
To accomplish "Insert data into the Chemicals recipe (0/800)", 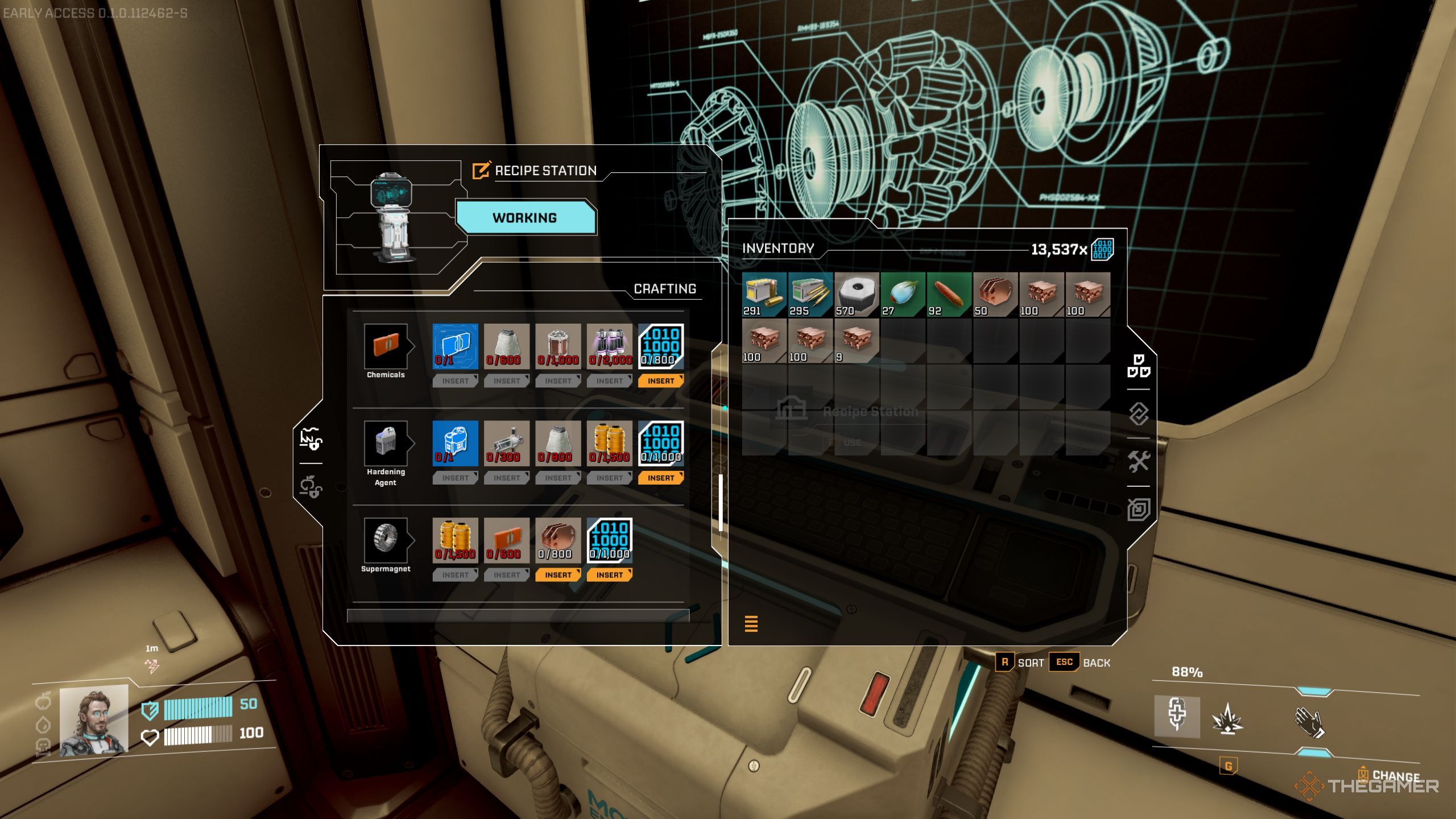I will point(660,381).
